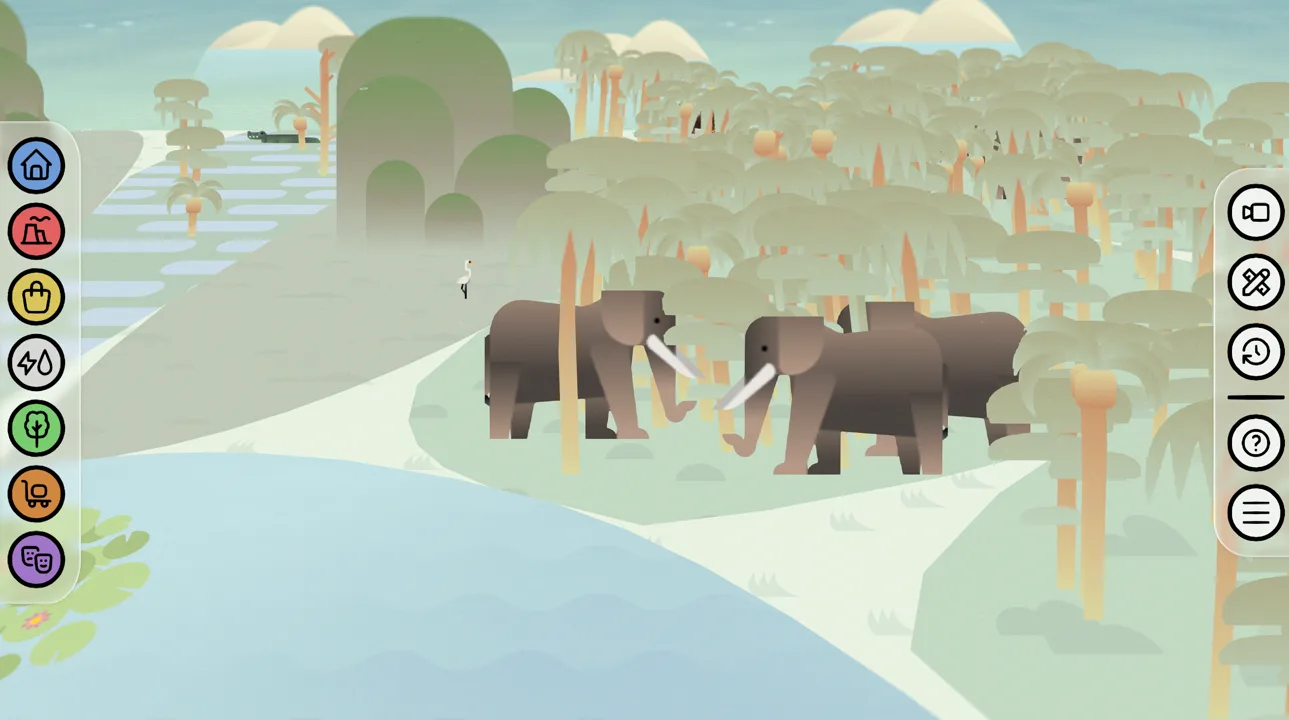The image size is (1289, 720).
Task: Select the white crane bird
Action: 464,278
